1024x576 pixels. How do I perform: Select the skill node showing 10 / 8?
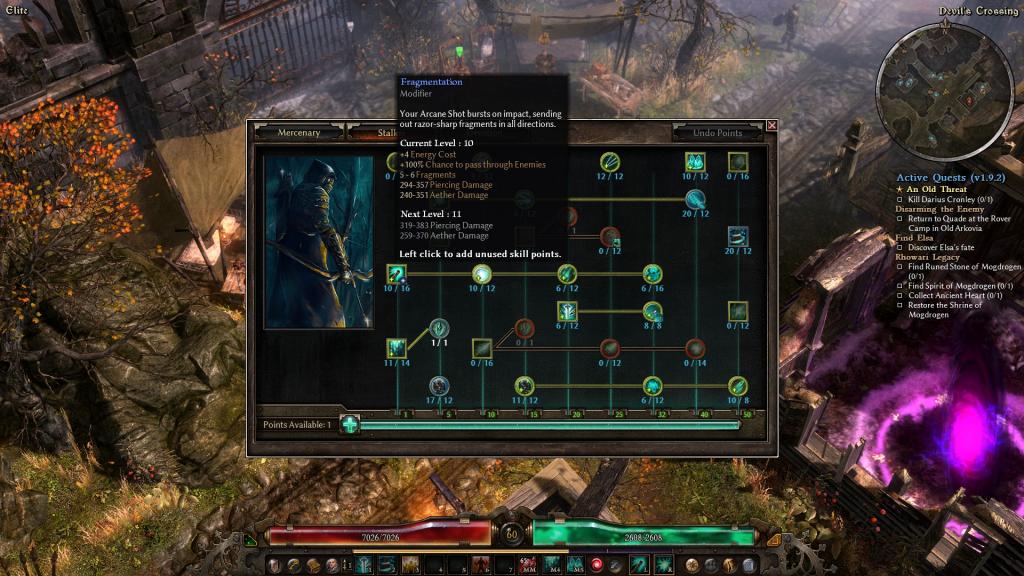(x=738, y=385)
